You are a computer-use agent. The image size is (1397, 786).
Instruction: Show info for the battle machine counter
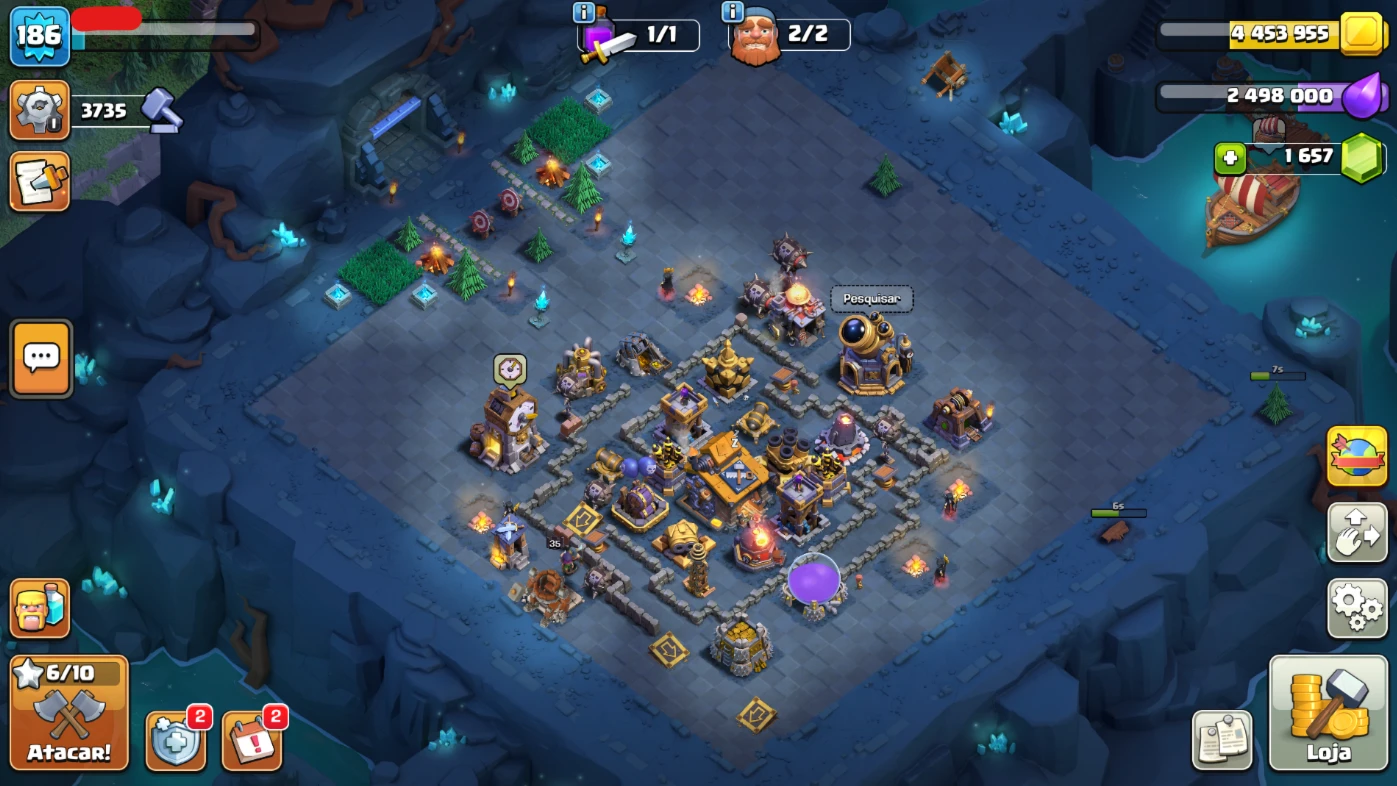point(584,13)
